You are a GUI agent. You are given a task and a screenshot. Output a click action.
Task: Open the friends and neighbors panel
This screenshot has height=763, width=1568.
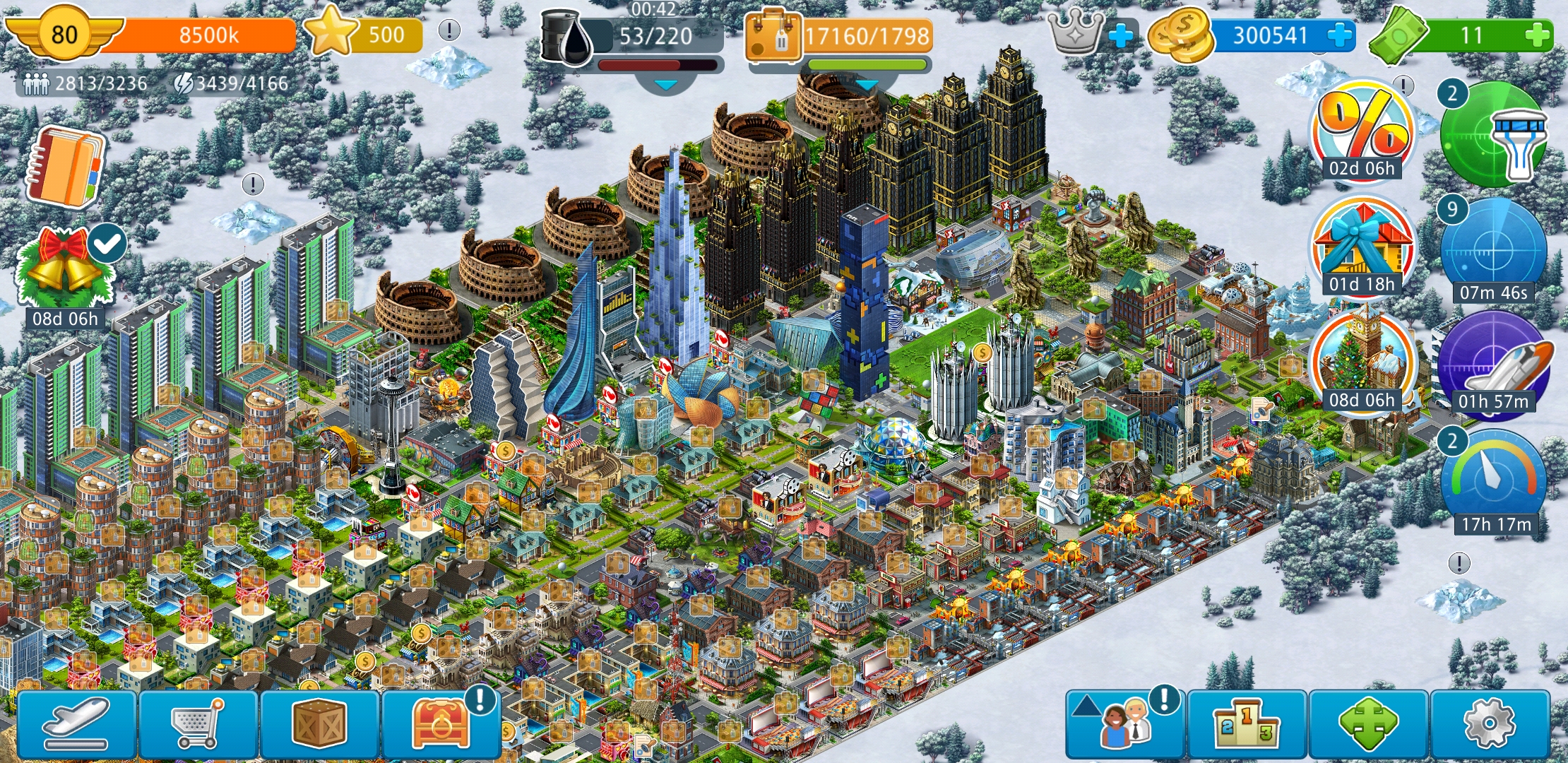[x=1124, y=725]
